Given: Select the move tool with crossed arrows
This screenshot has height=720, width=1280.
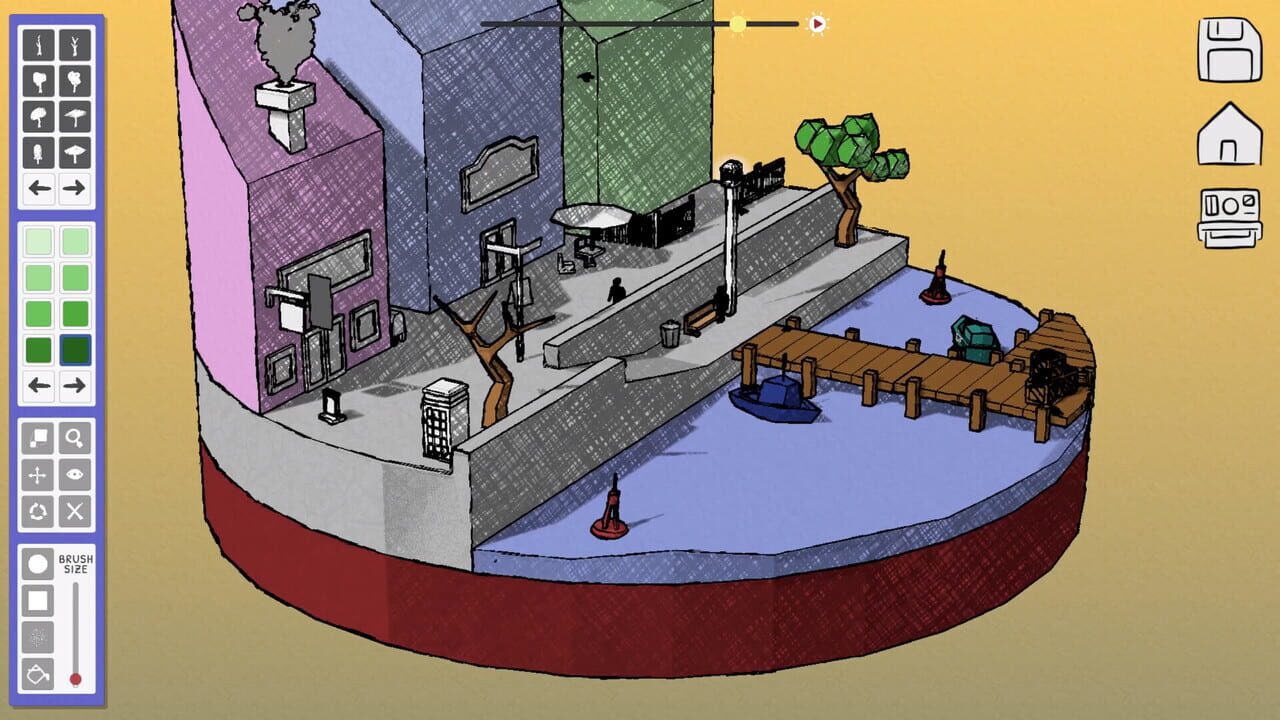Looking at the screenshot, I should [x=37, y=474].
